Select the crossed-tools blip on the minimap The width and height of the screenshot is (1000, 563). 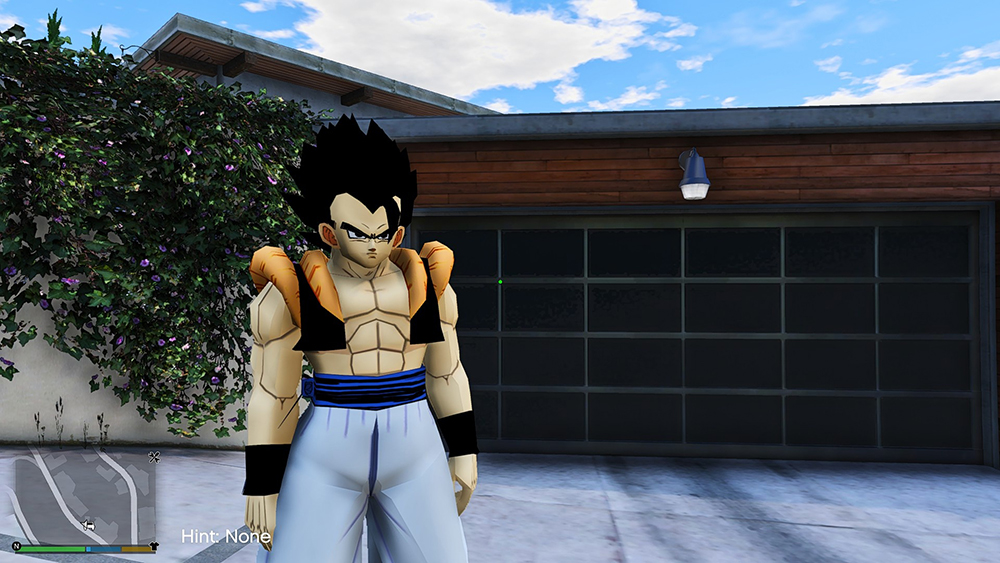click(154, 458)
